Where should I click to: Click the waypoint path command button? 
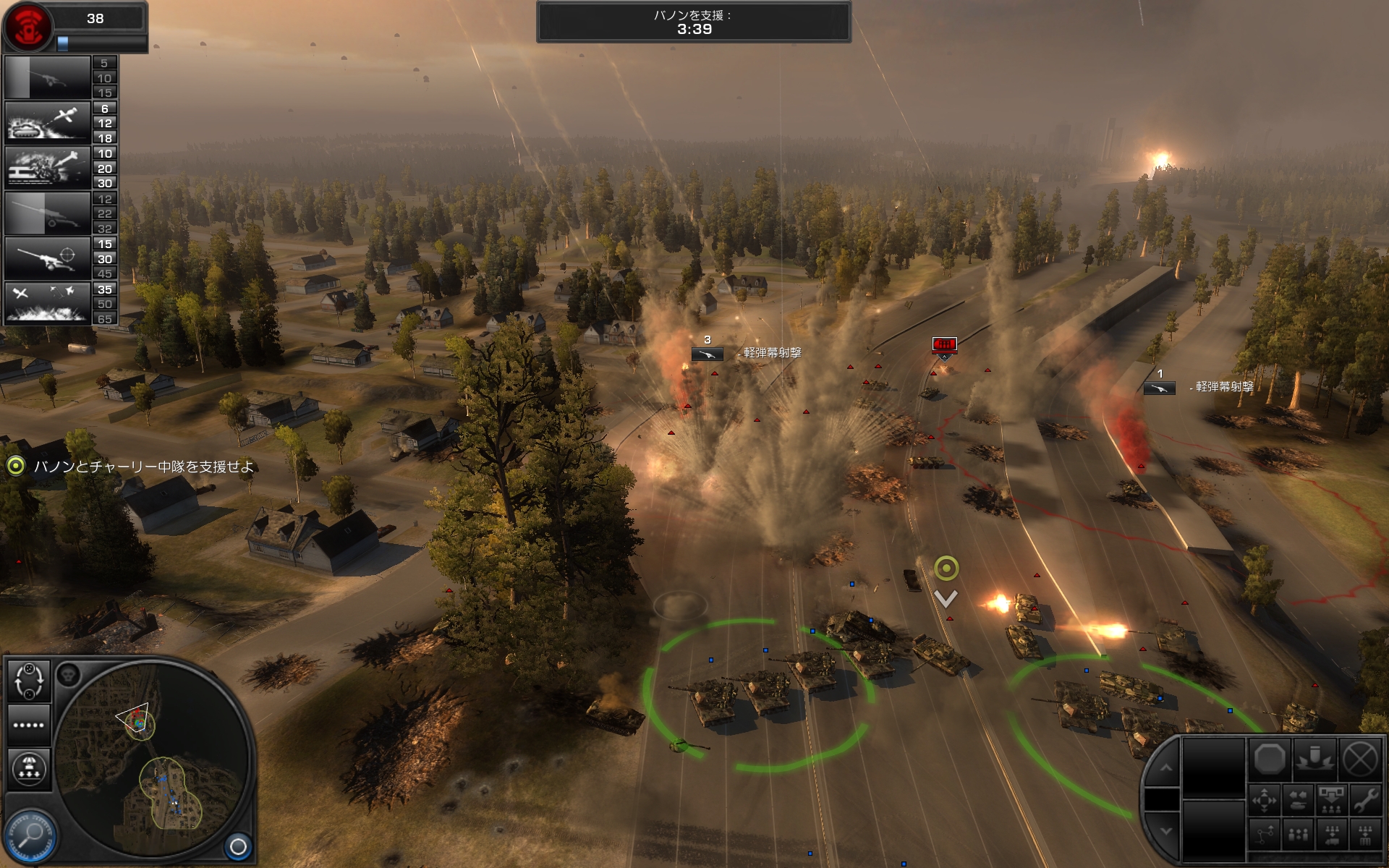(1265, 835)
